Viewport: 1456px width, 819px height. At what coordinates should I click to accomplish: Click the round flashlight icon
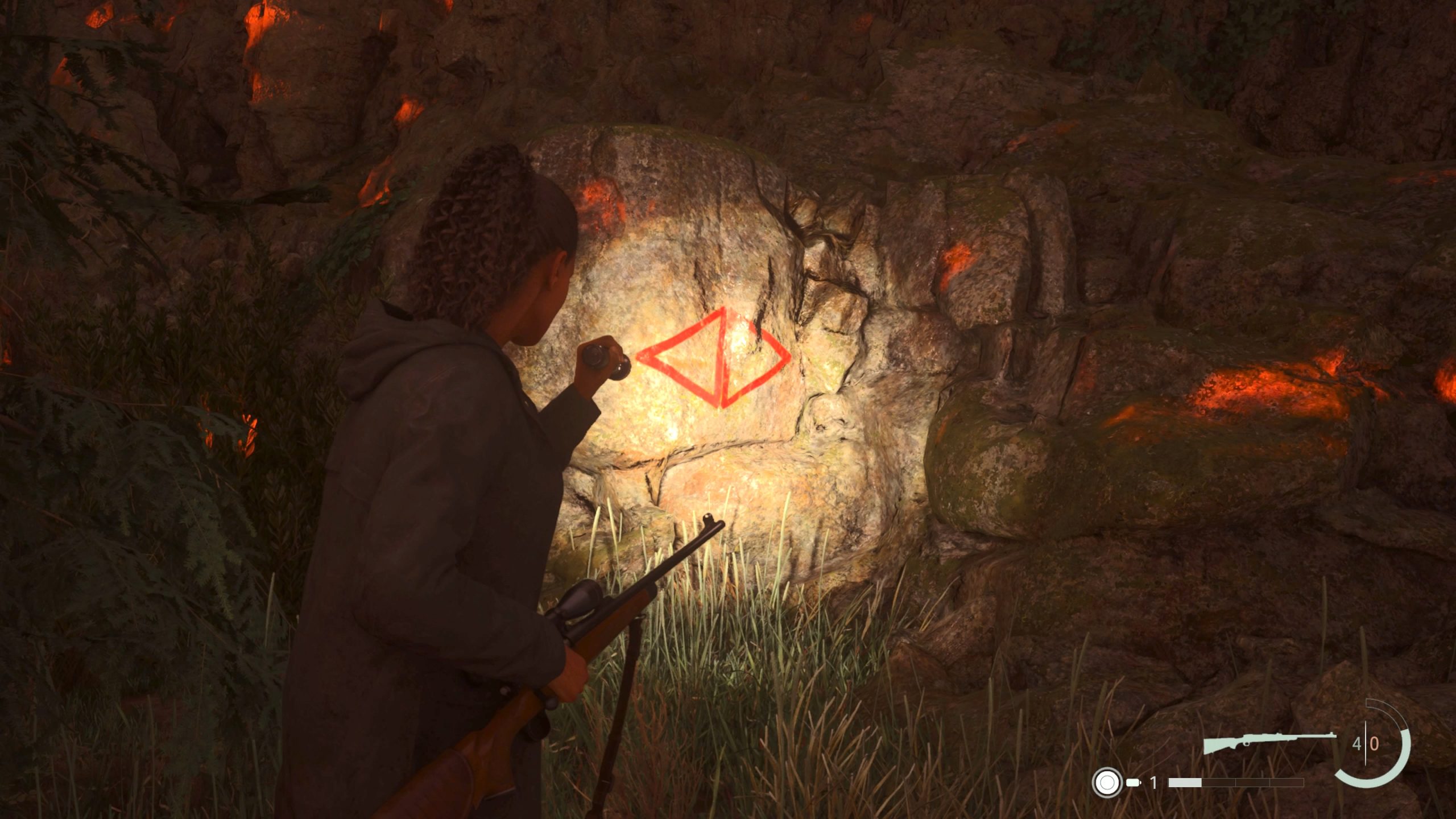(x=1107, y=783)
